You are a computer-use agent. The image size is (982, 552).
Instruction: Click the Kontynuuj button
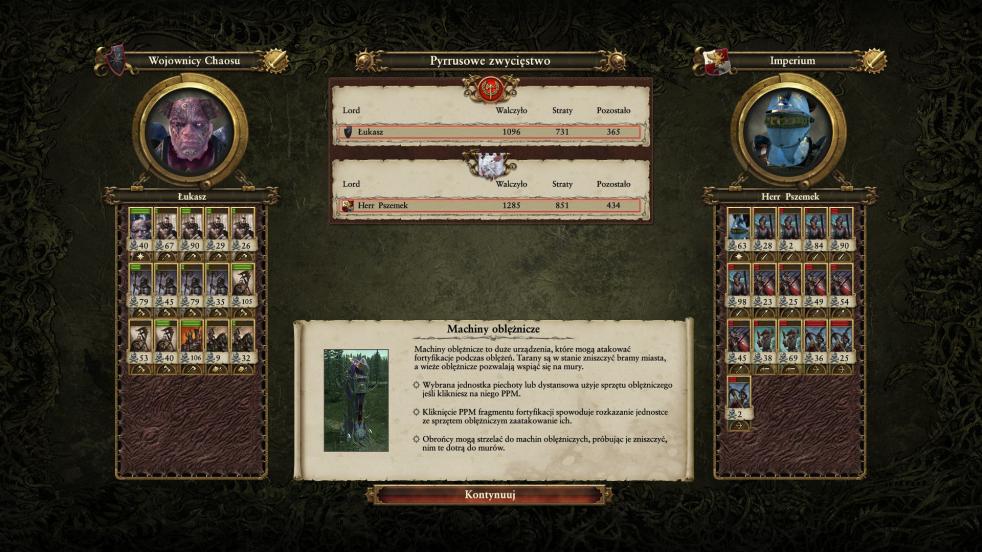tap(490, 495)
